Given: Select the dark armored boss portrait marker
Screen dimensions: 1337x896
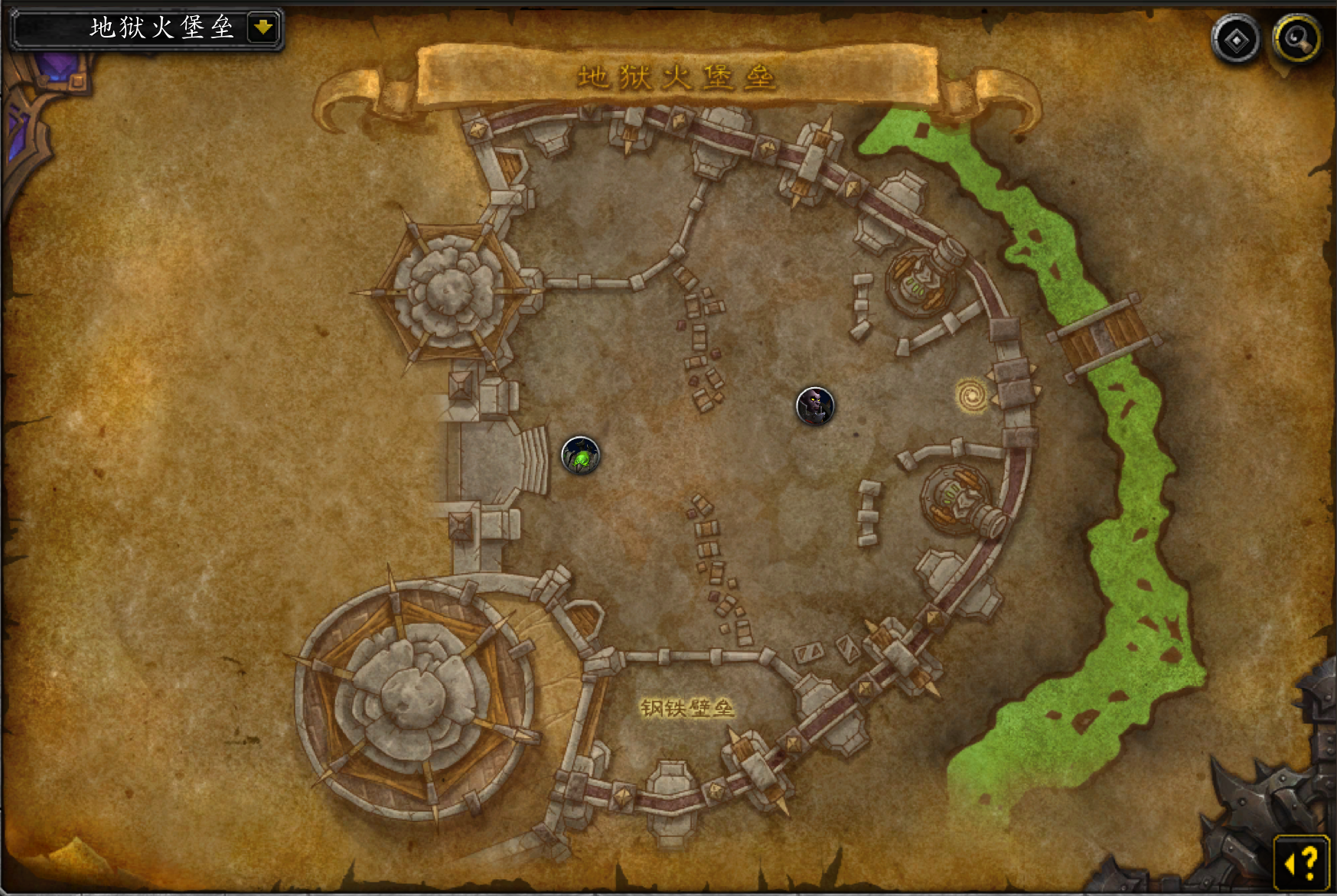Looking at the screenshot, I should coord(815,406).
